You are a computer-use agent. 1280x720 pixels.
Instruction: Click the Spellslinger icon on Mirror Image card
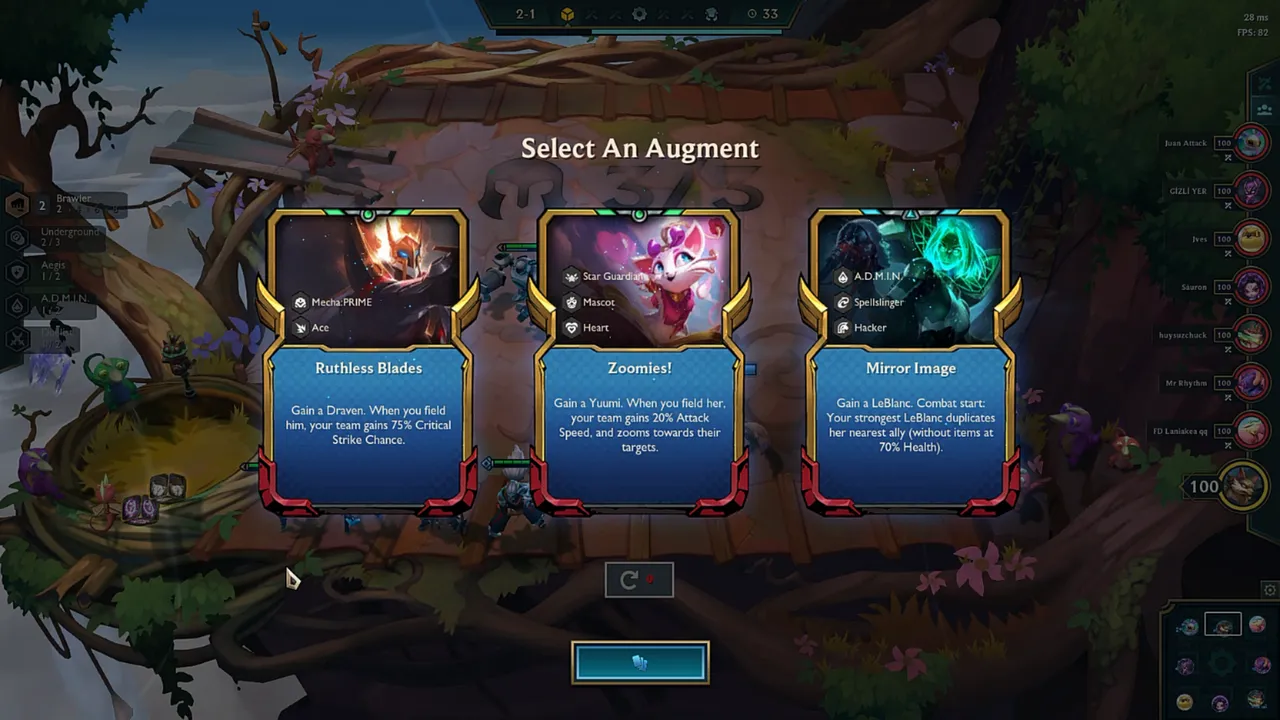click(843, 302)
